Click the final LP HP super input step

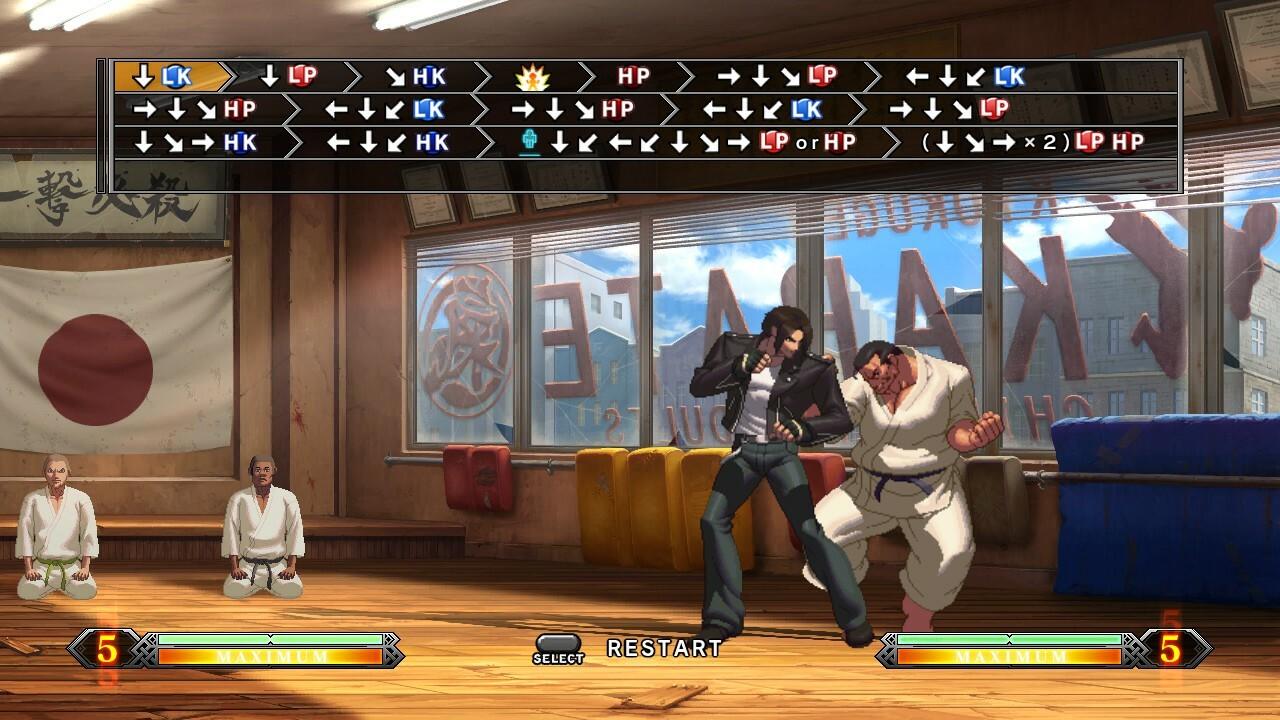click(1030, 140)
